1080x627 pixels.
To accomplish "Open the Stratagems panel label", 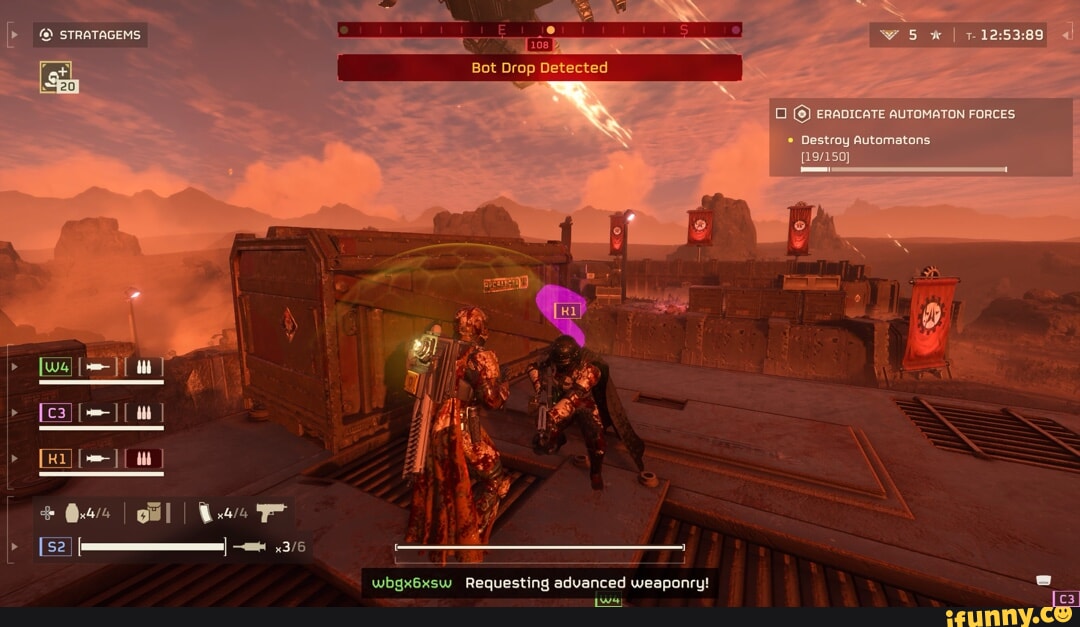I will pyautogui.click(x=91, y=35).
